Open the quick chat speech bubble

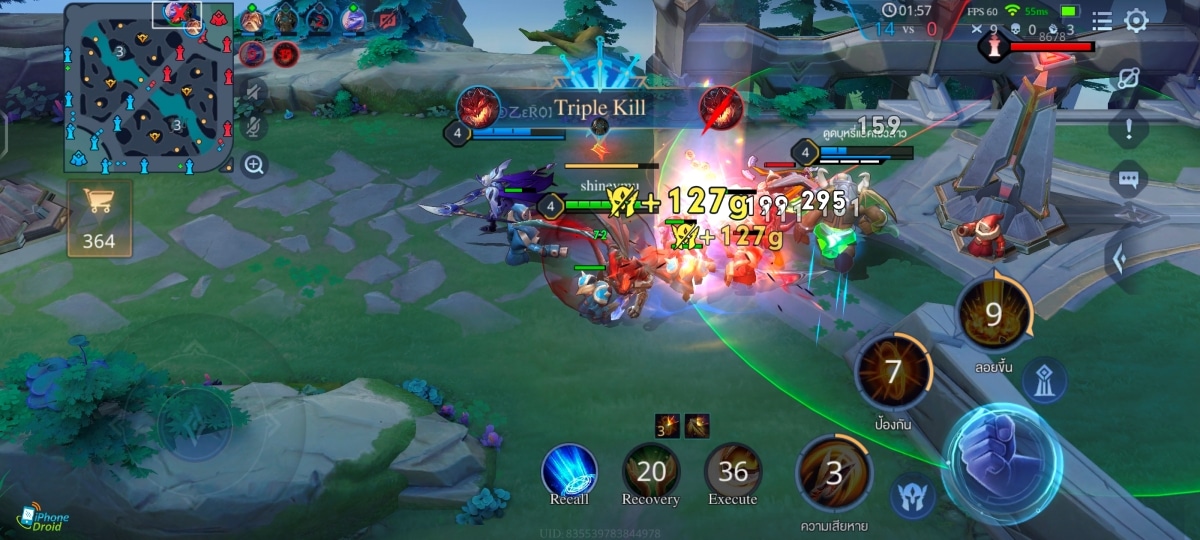pyautogui.click(x=1128, y=180)
